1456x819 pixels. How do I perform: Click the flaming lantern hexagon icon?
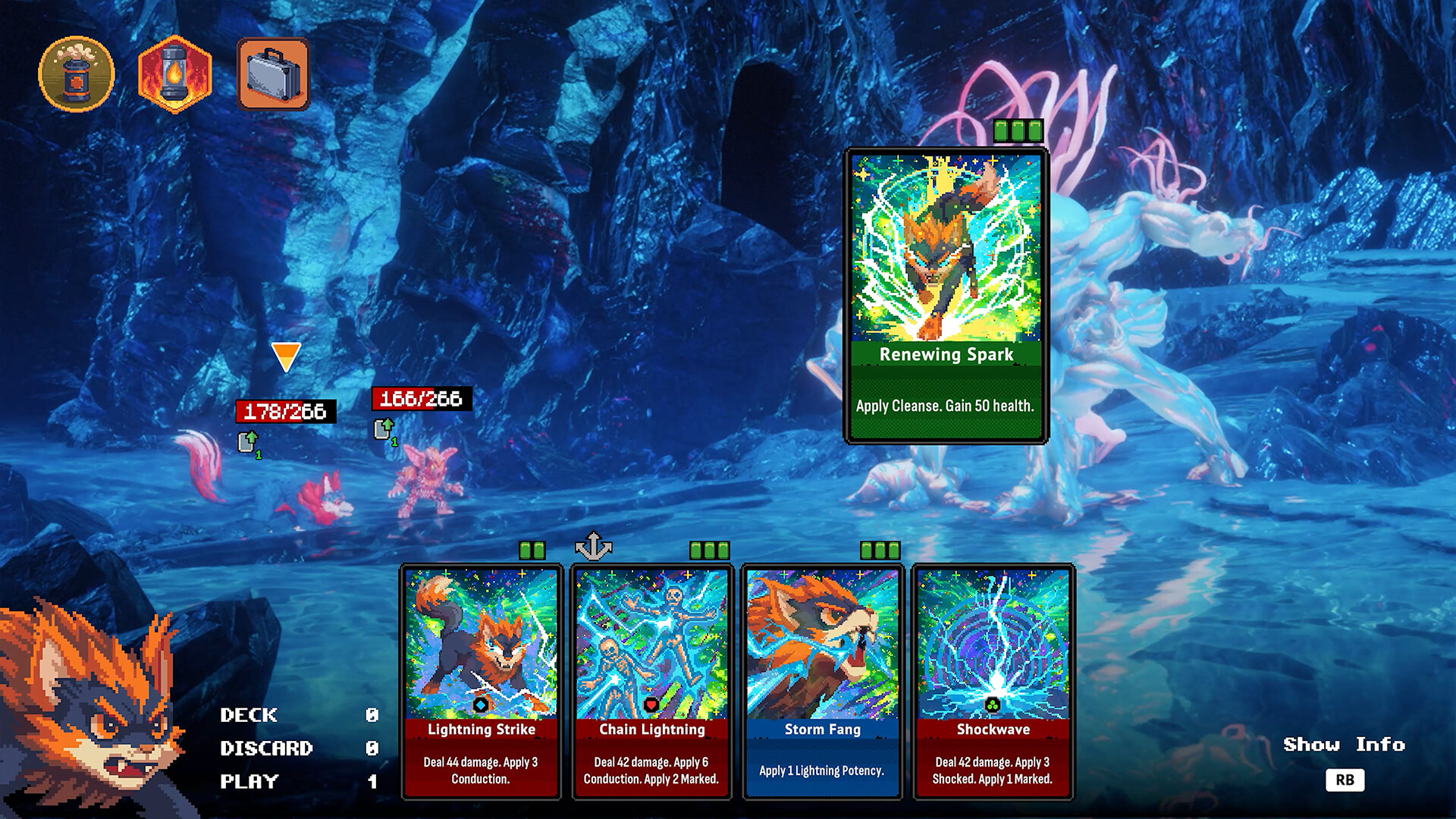pyautogui.click(x=174, y=74)
